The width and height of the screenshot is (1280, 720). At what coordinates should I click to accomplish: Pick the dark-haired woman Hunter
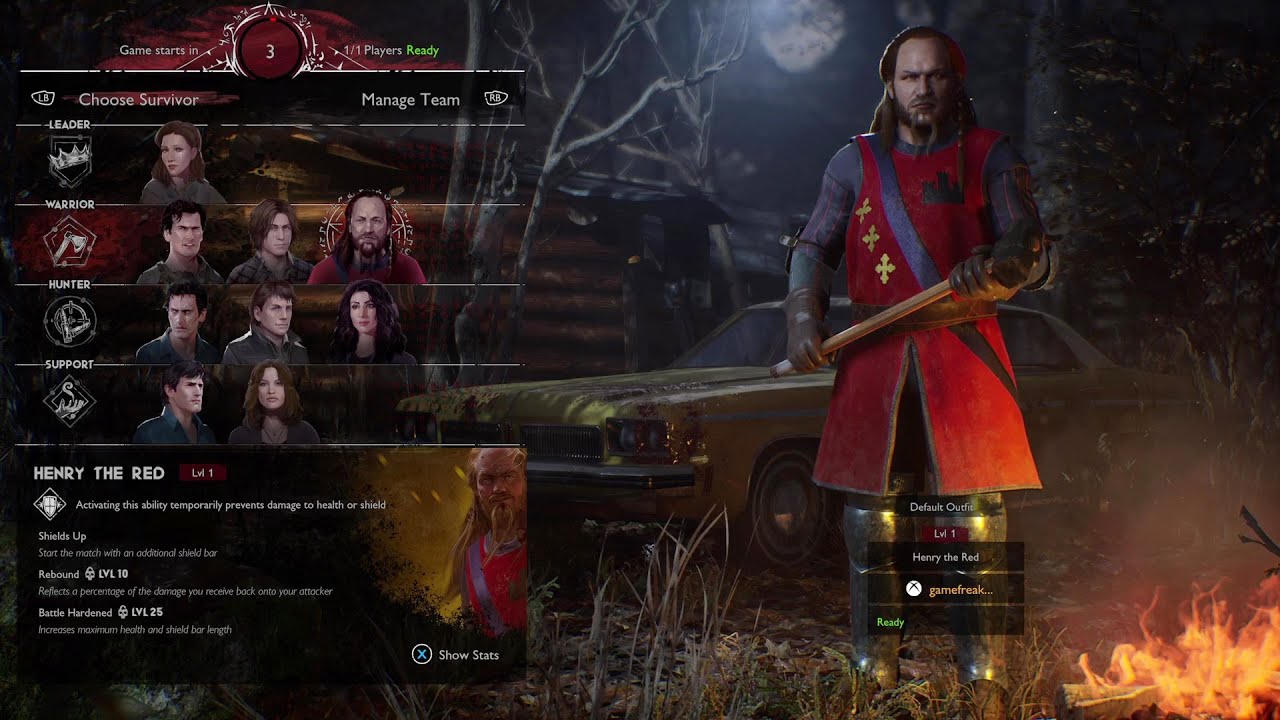click(372, 322)
